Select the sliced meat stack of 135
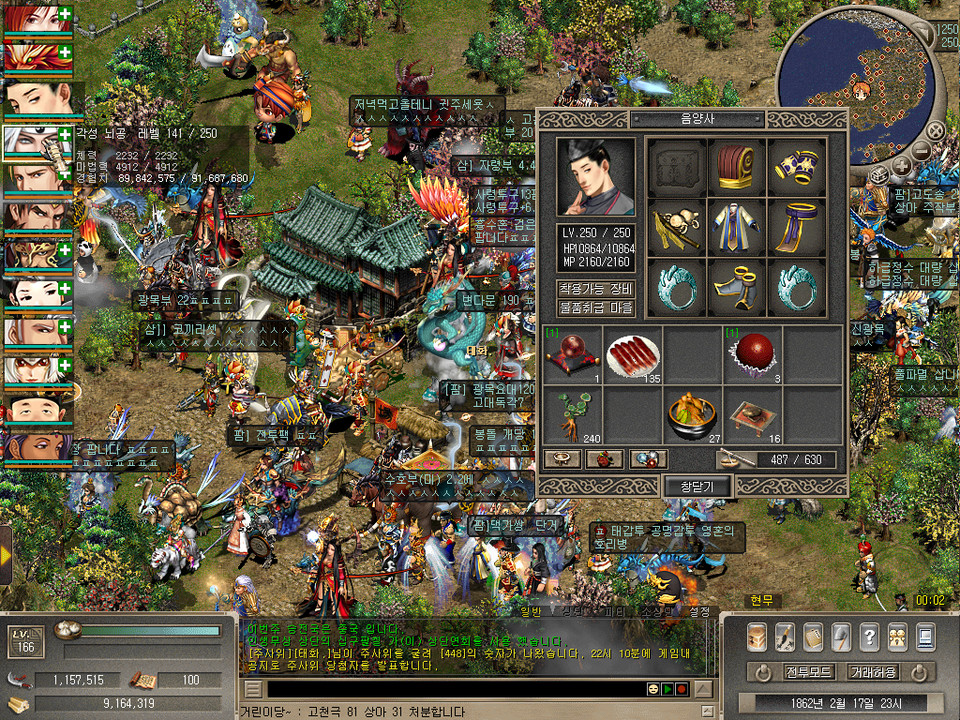The width and height of the screenshot is (960, 720). (x=633, y=356)
